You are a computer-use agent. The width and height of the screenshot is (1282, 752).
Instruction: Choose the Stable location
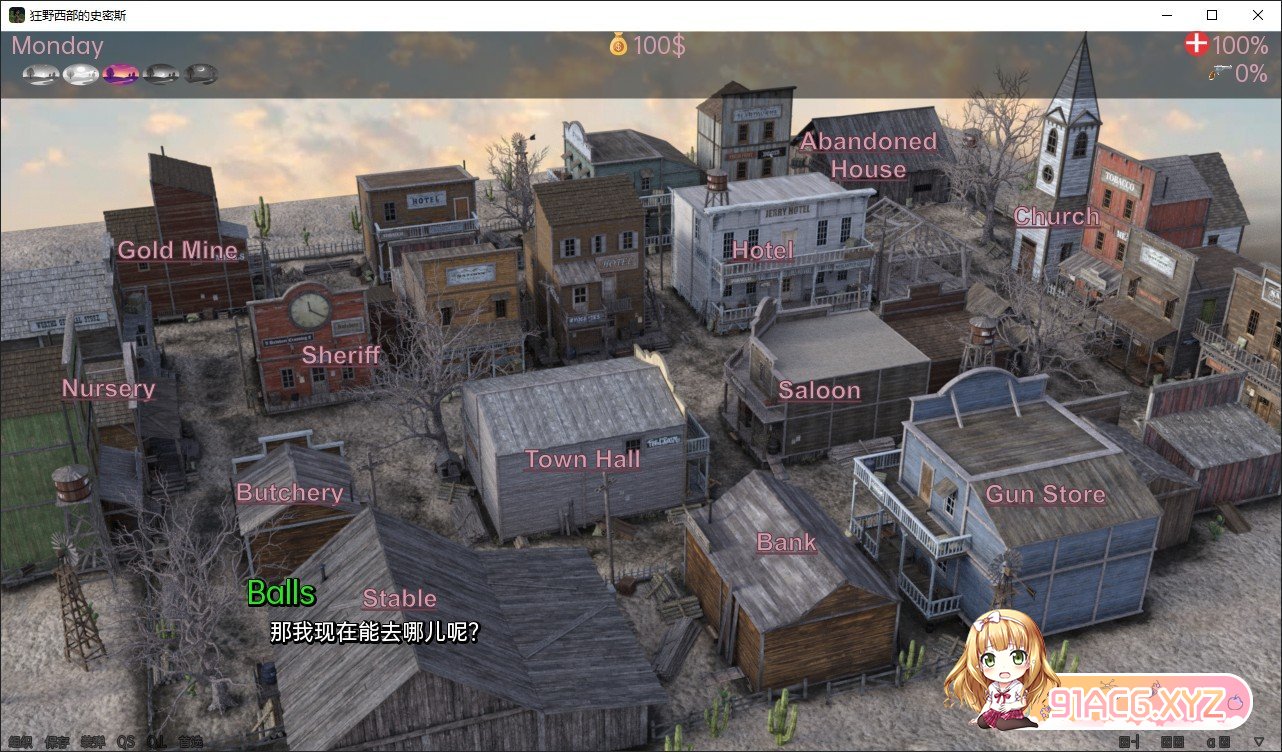coord(399,599)
